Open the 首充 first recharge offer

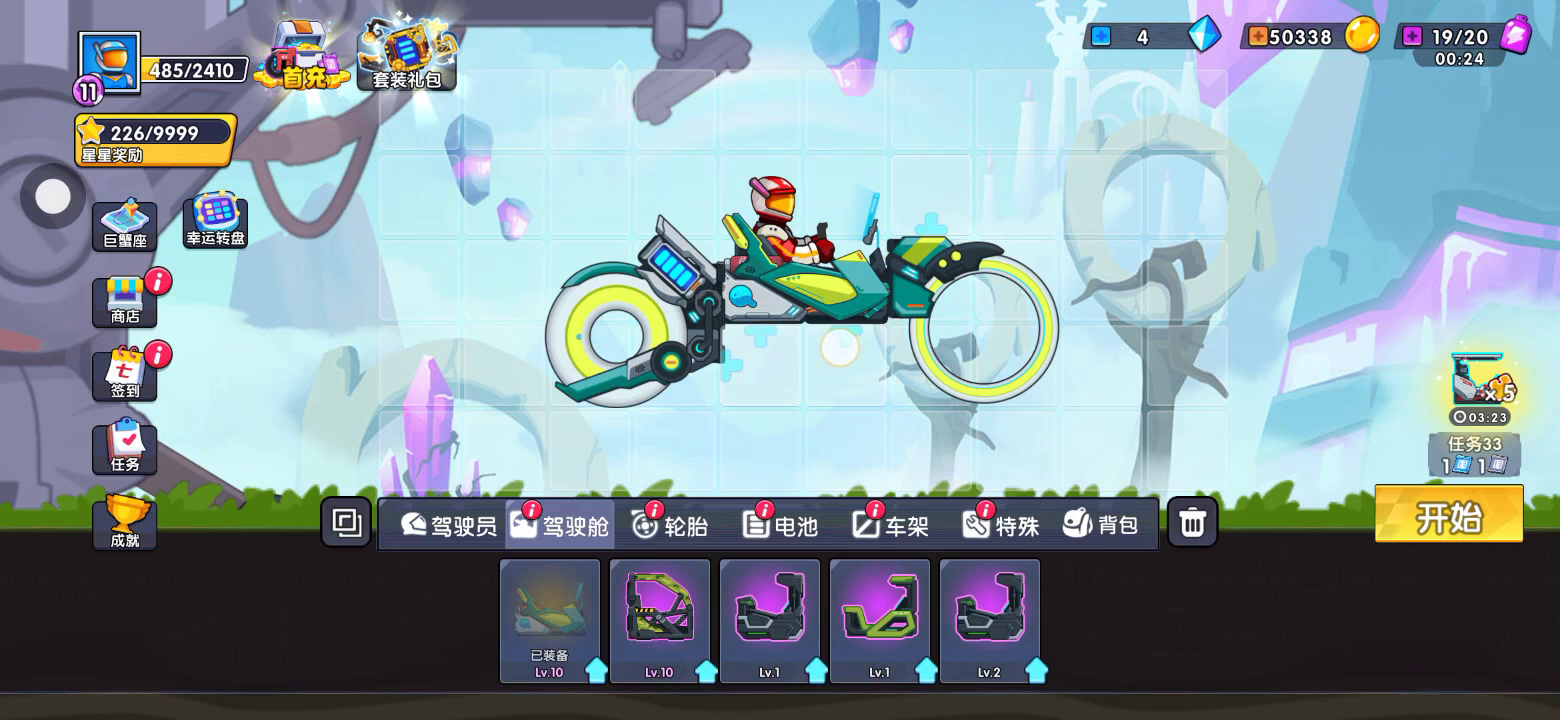point(302,55)
